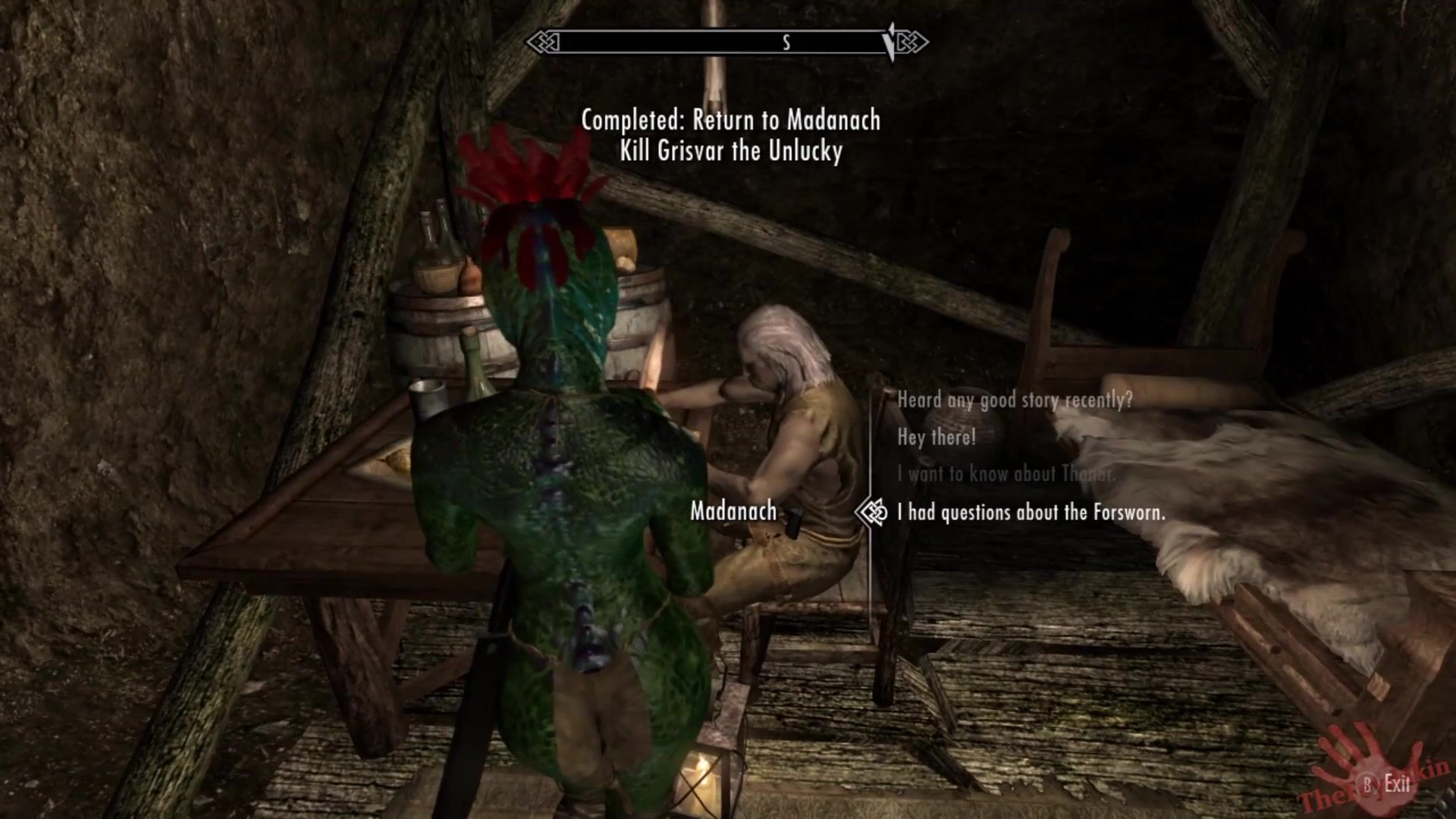The width and height of the screenshot is (1456, 819).
Task: Ask "I had questions about the Forsworn."
Action: [x=1031, y=513]
